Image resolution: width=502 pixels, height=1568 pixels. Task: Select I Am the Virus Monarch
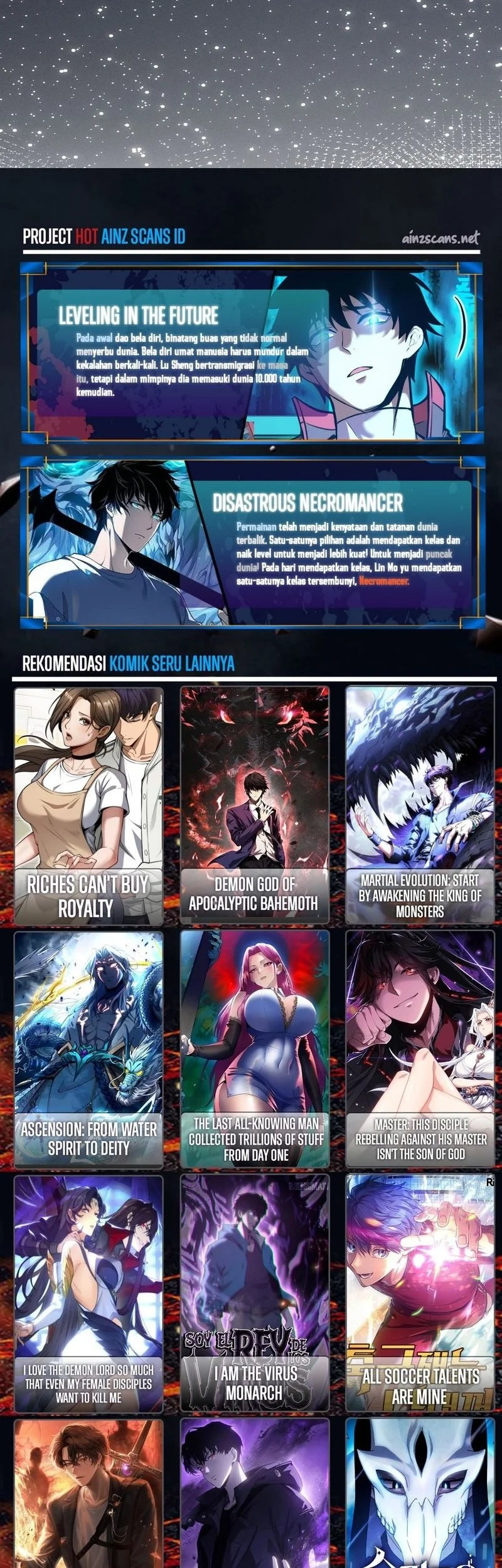tap(255, 1292)
